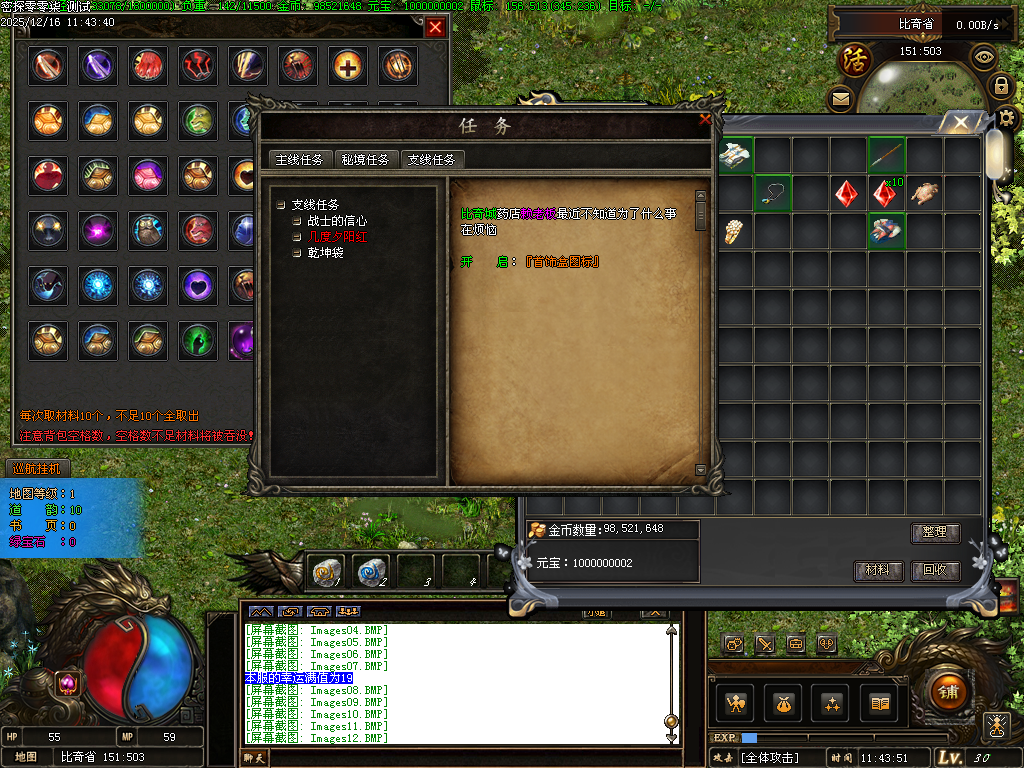Choose the 战士的信心 quest entry
This screenshot has width=1024, height=768.
click(337, 221)
